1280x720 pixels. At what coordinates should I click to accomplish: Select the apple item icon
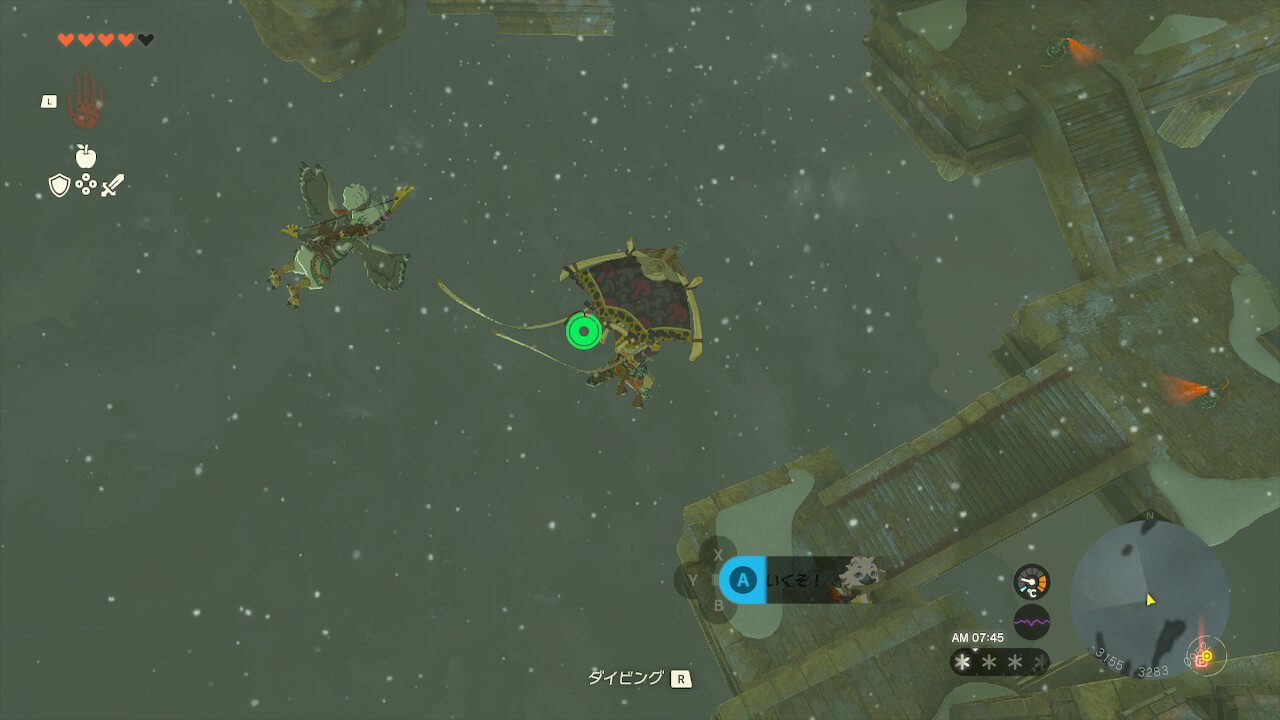pyautogui.click(x=85, y=156)
